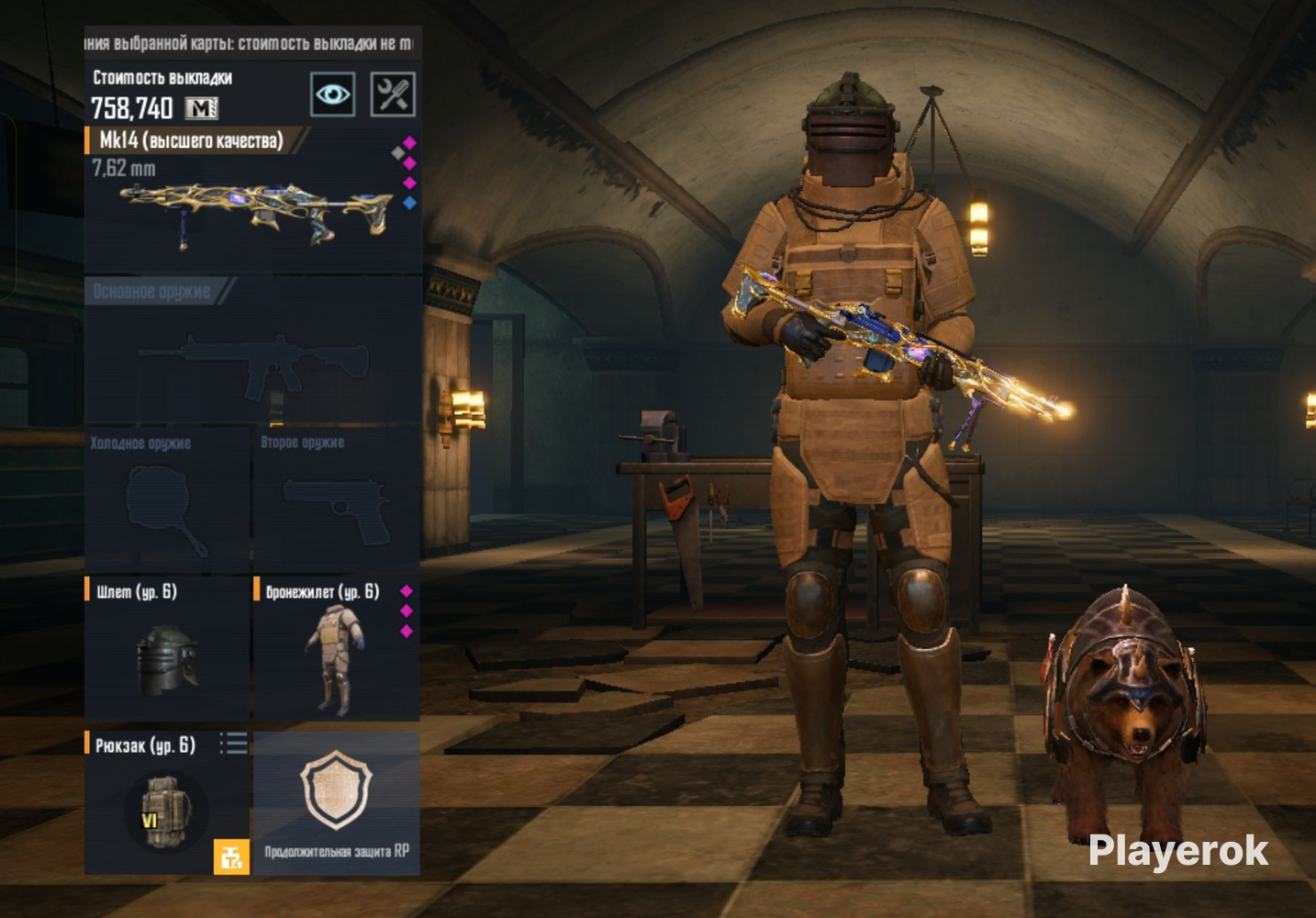This screenshot has height=918, width=1316.
Task: Open the backpack list icon
Action: 234,744
